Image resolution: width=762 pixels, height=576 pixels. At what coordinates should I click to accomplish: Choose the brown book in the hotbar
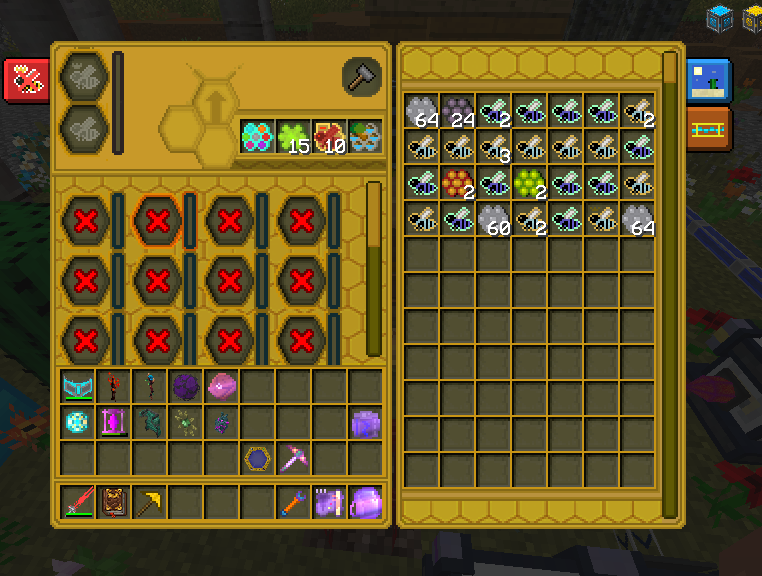point(112,502)
